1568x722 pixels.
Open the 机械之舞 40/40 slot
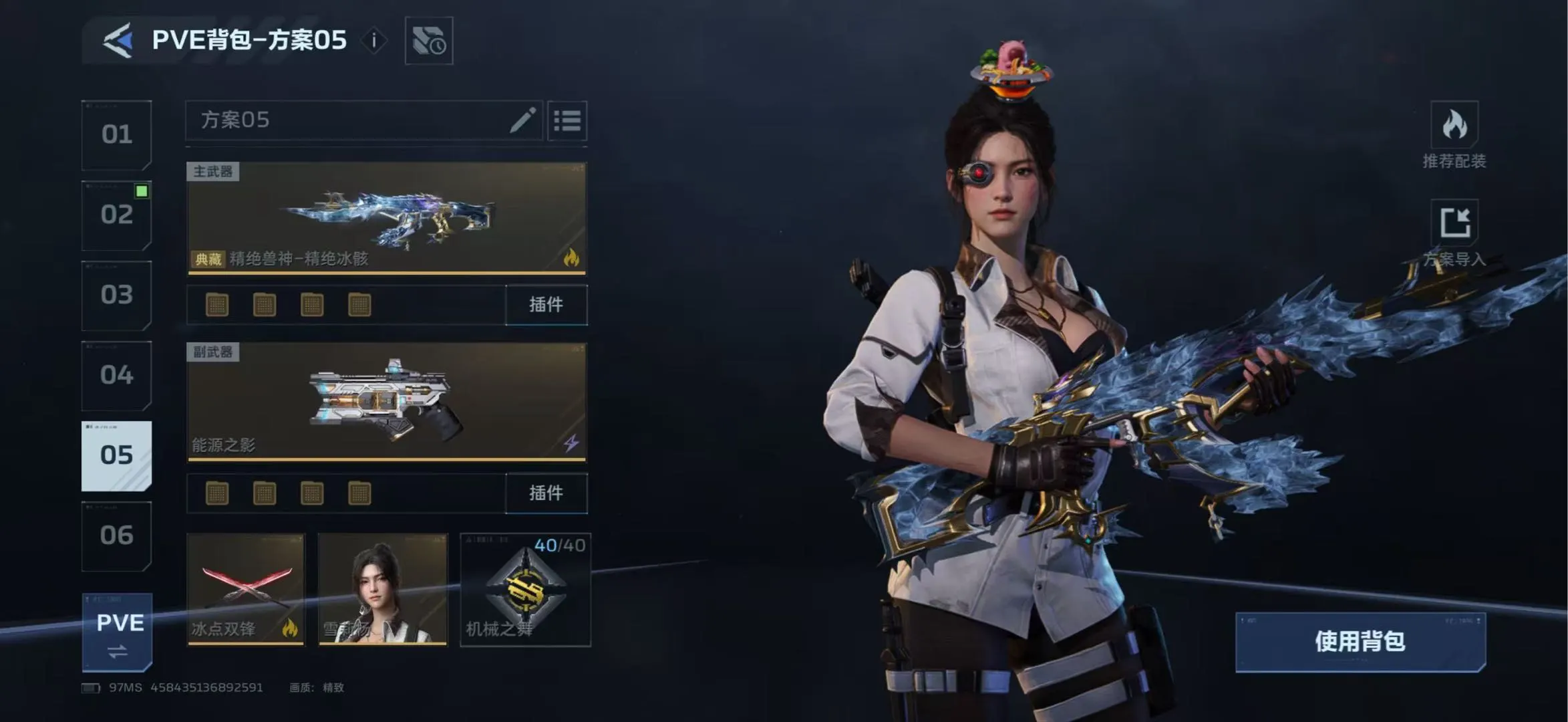pyautogui.click(x=526, y=589)
